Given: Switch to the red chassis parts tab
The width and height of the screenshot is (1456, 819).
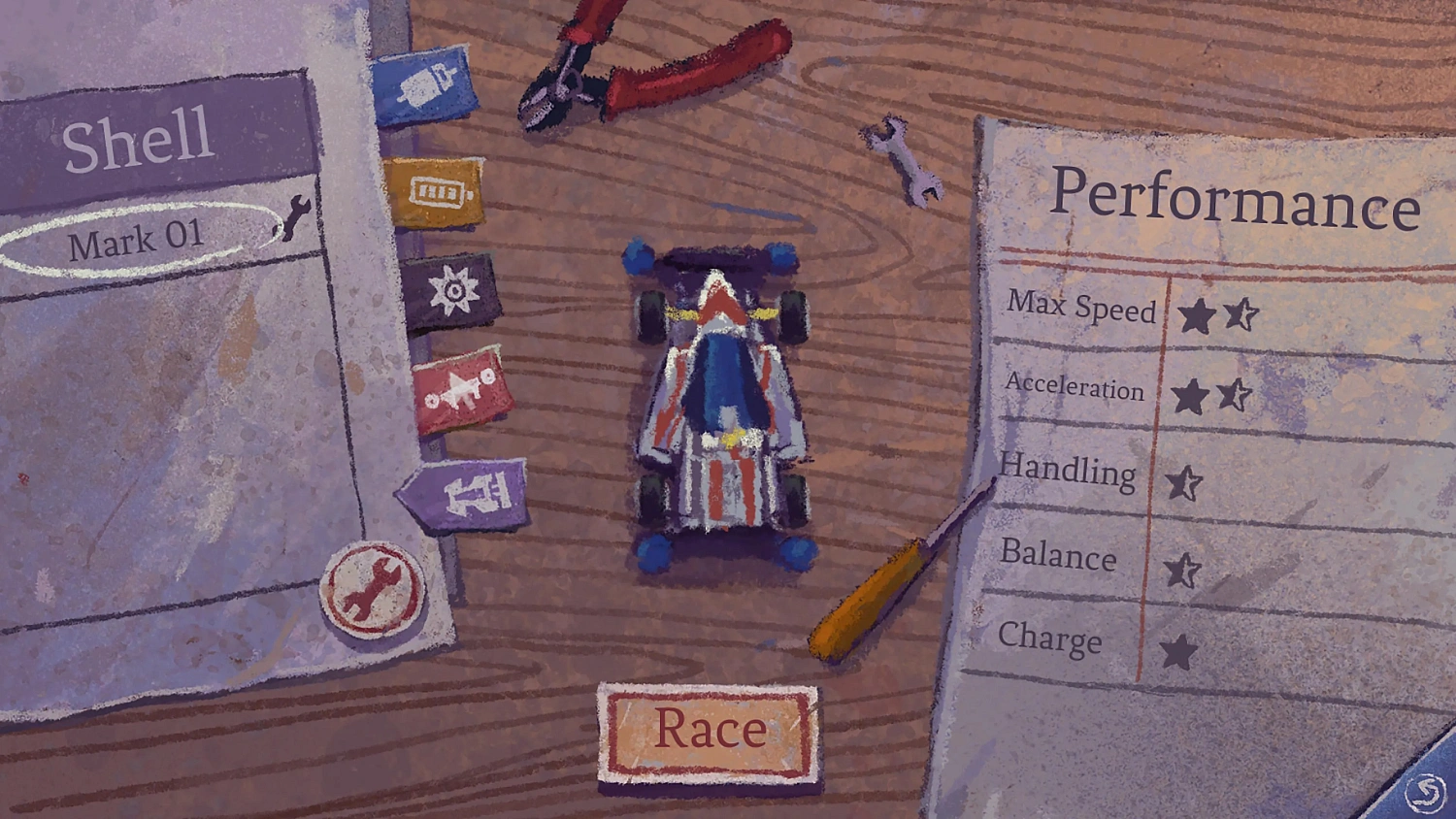Looking at the screenshot, I should point(463,391).
